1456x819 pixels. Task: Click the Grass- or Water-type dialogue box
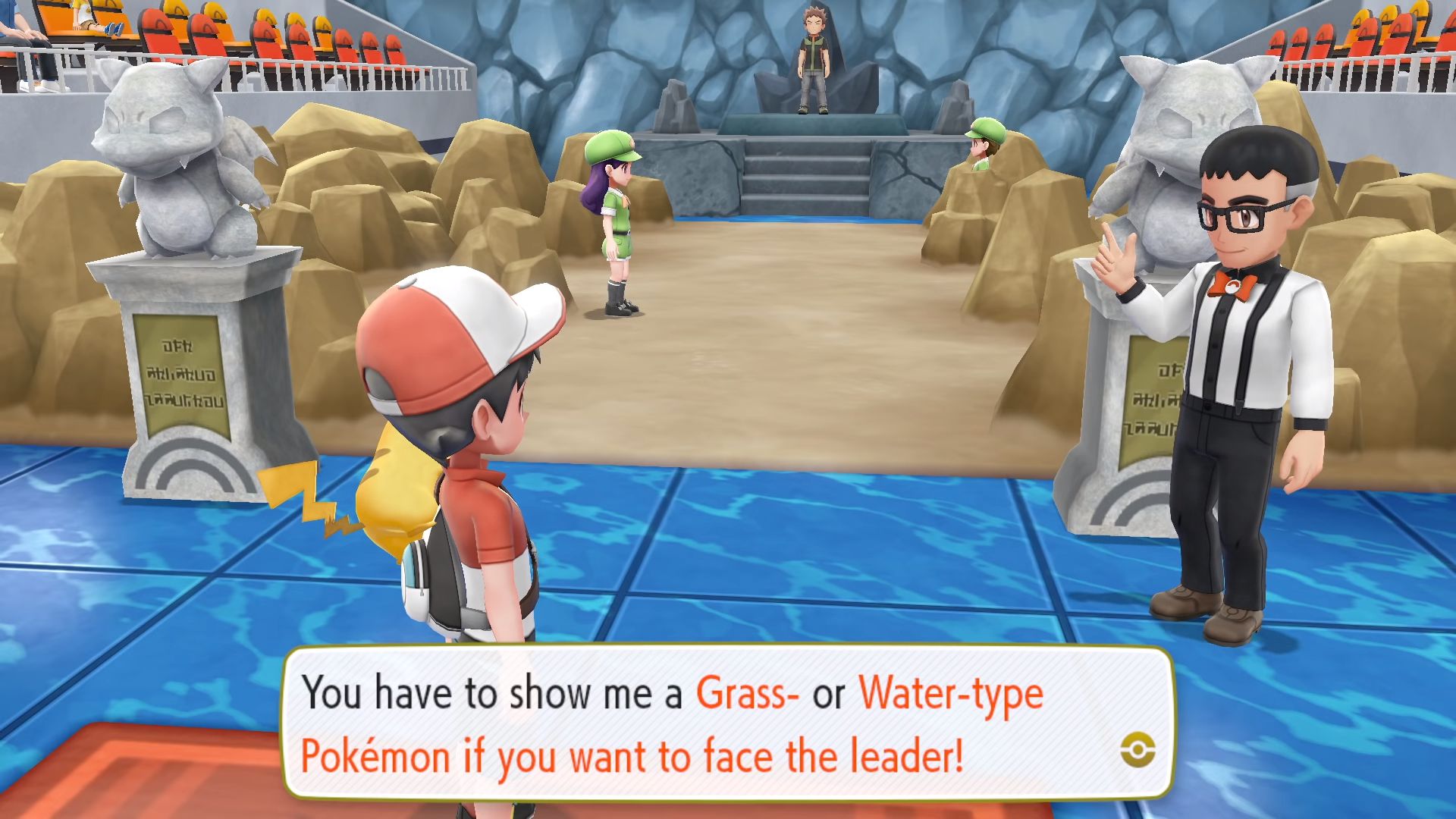point(728,723)
